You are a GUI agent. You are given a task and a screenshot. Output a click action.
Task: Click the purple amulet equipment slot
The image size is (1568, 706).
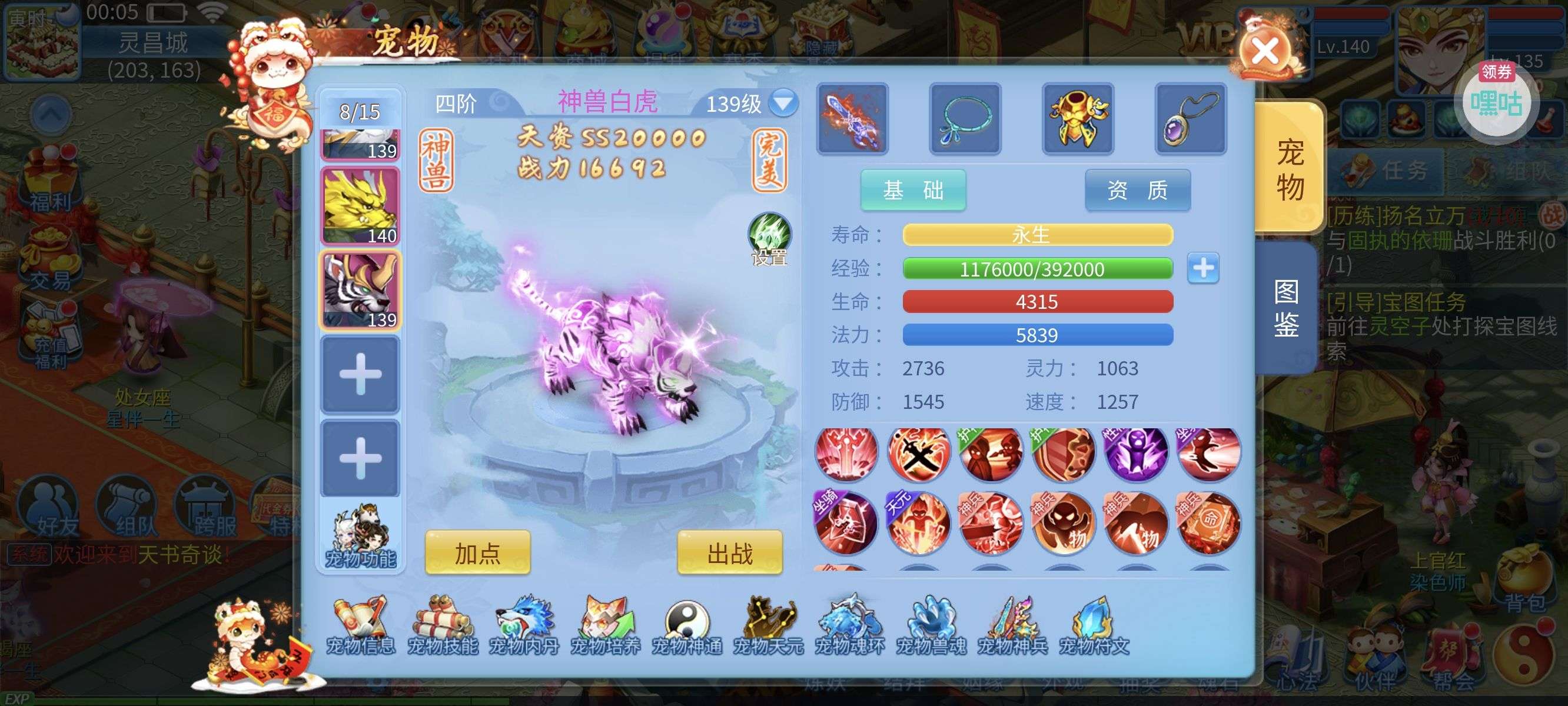pyautogui.click(x=1190, y=119)
